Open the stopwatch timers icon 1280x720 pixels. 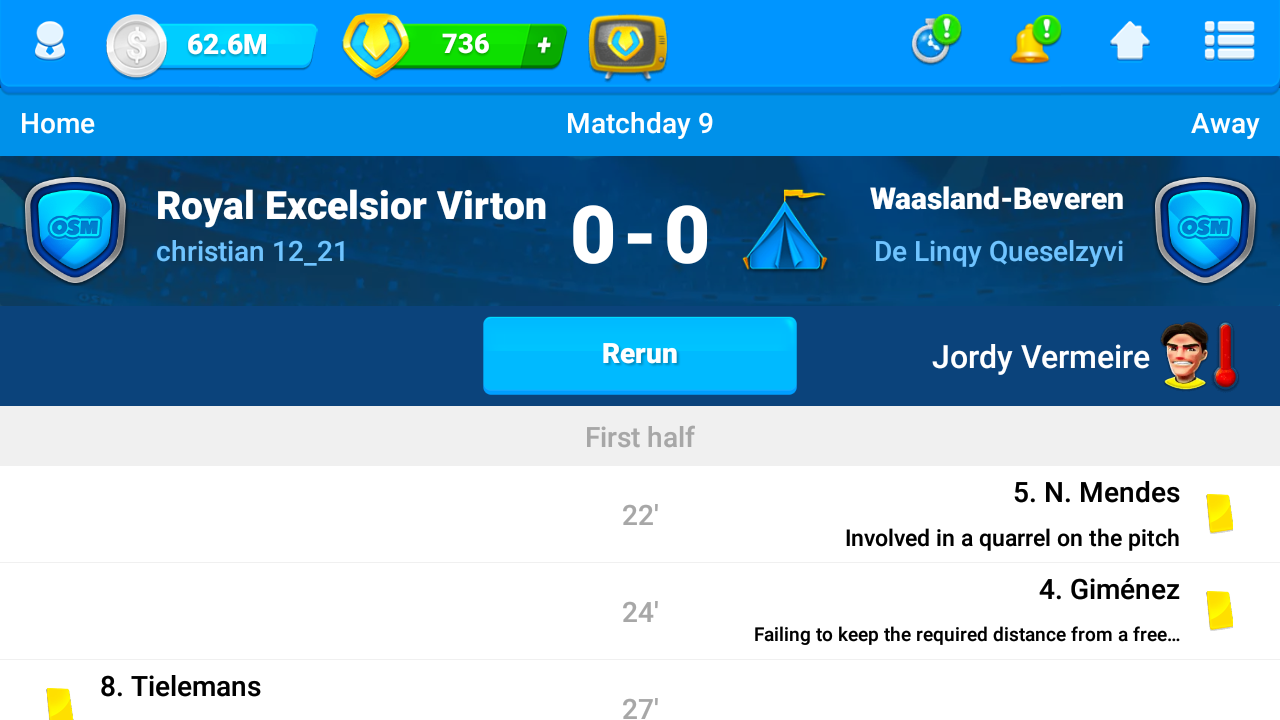[934, 42]
